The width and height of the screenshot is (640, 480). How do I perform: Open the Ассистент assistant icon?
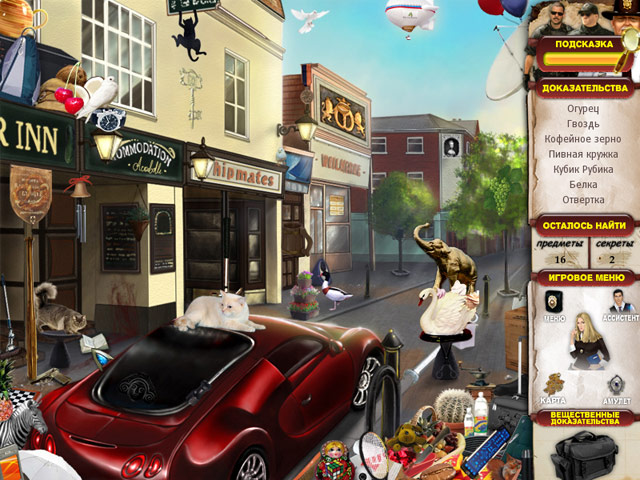(x=620, y=303)
